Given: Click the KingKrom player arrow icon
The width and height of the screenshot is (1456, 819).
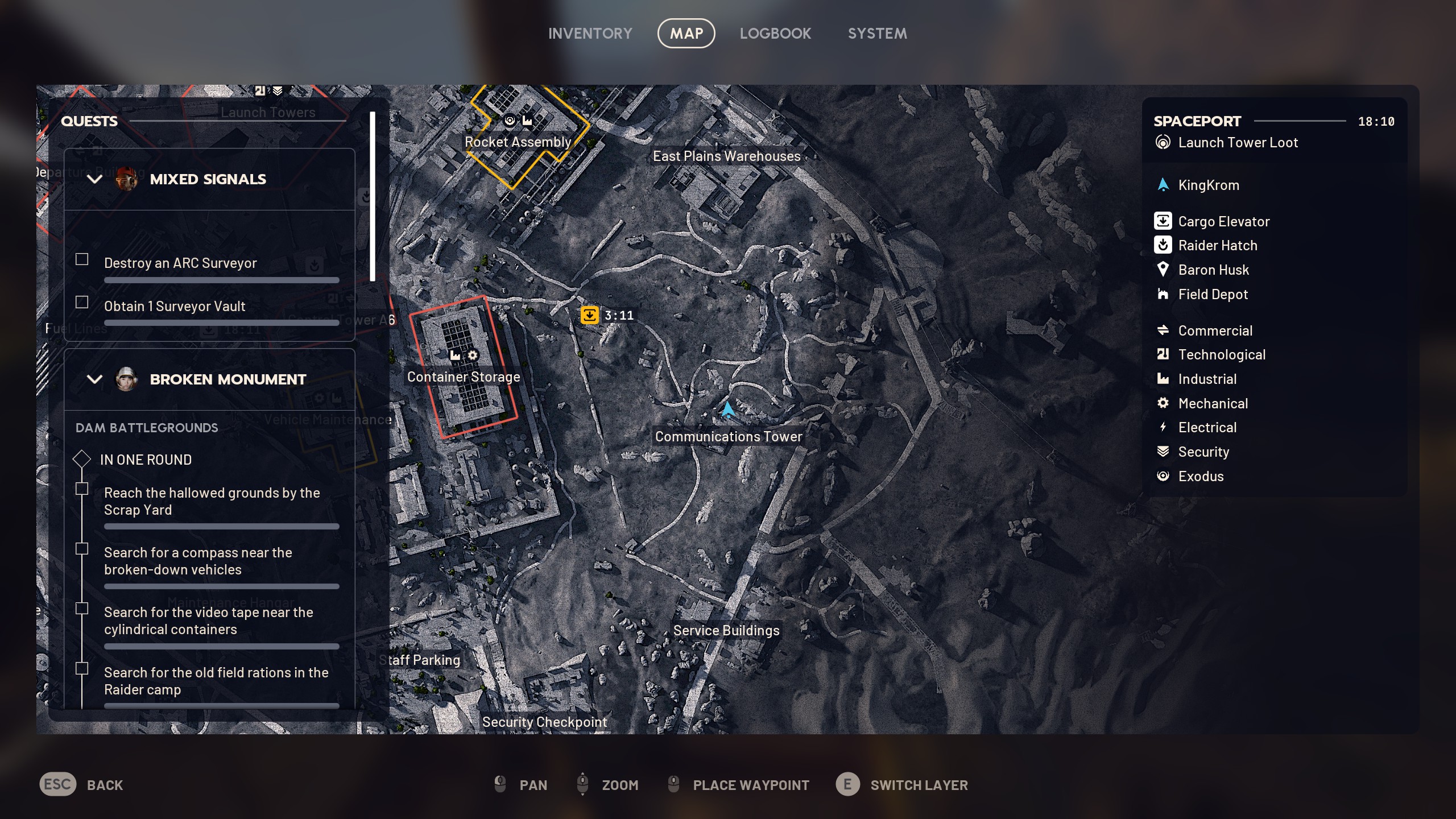Looking at the screenshot, I should pos(1164,184).
